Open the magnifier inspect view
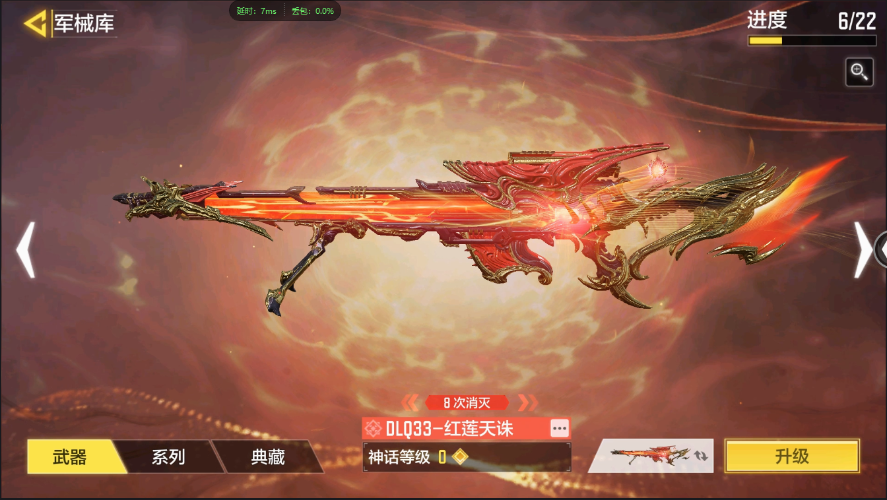The width and height of the screenshot is (887, 500). coord(859,71)
